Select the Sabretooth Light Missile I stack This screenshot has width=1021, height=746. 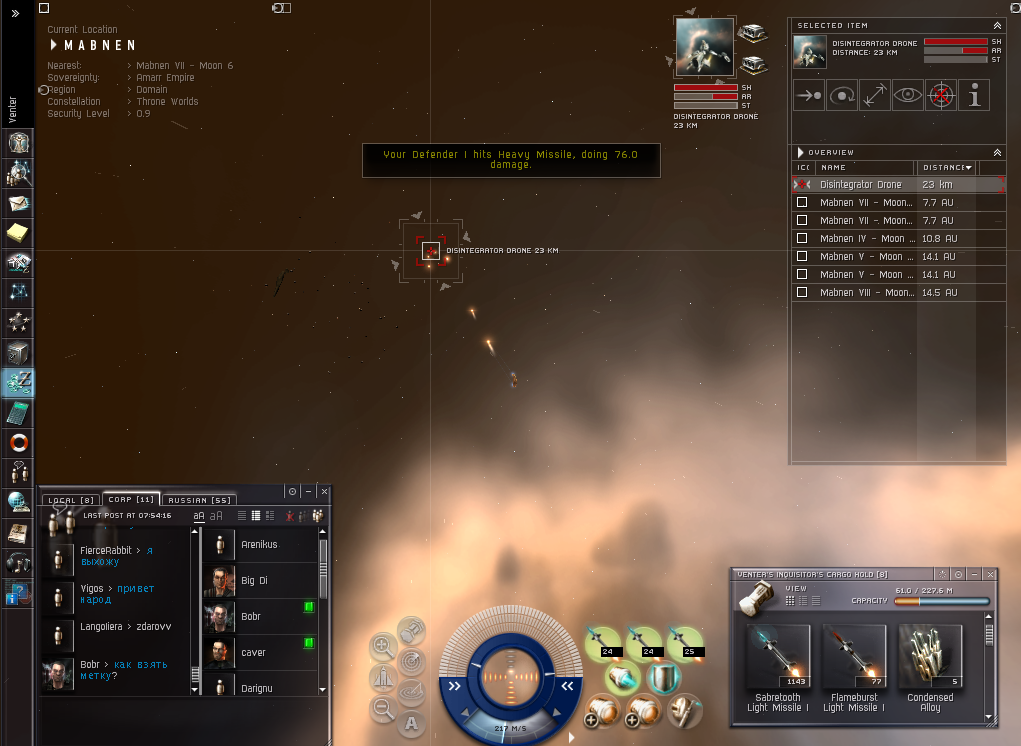click(x=778, y=658)
